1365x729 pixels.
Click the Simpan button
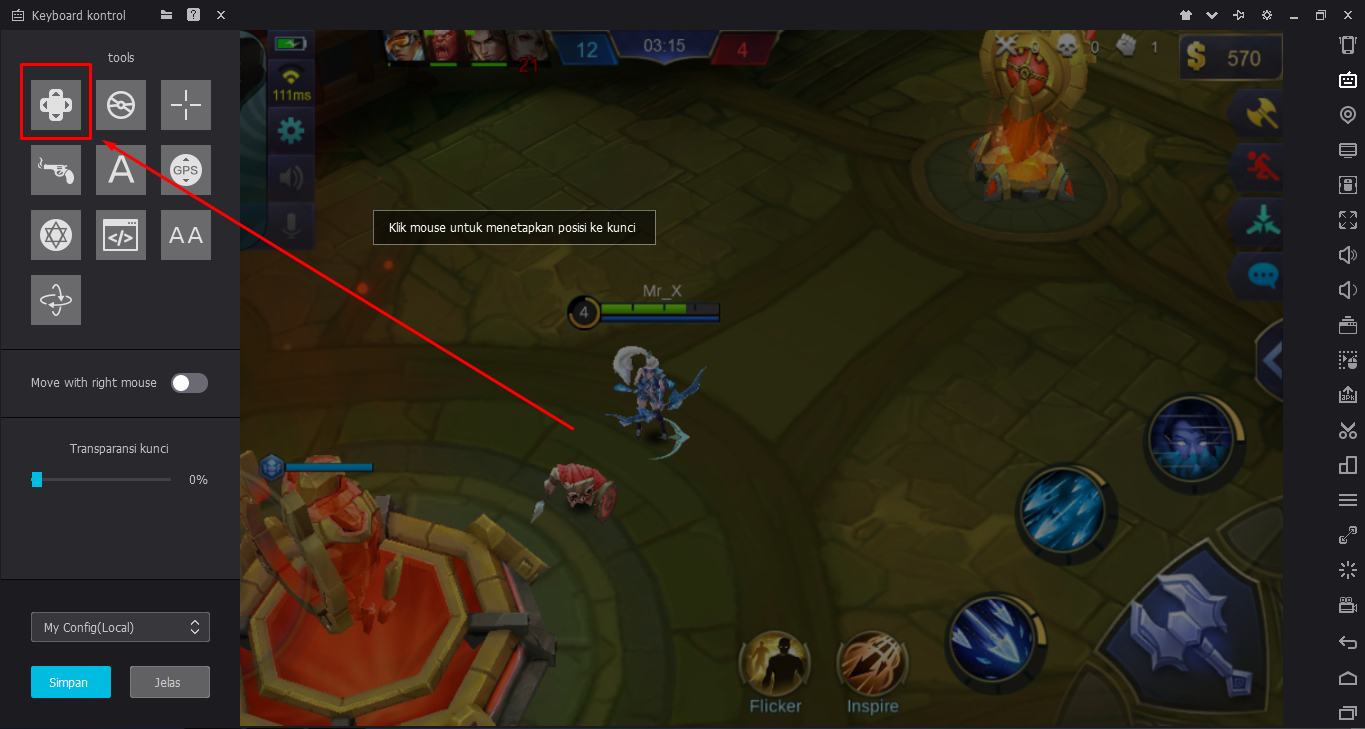70,681
